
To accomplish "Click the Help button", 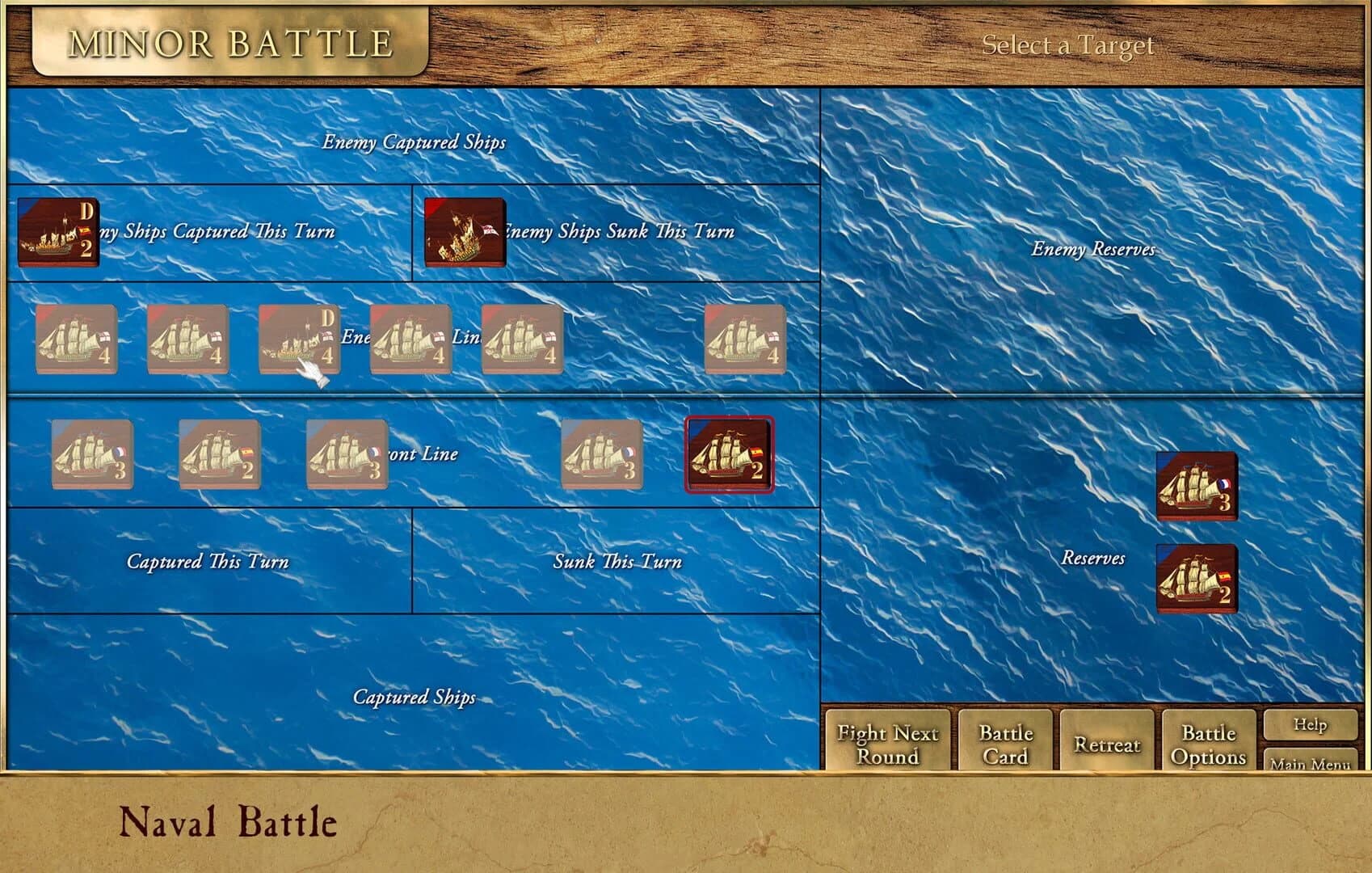I will pos(1309,725).
